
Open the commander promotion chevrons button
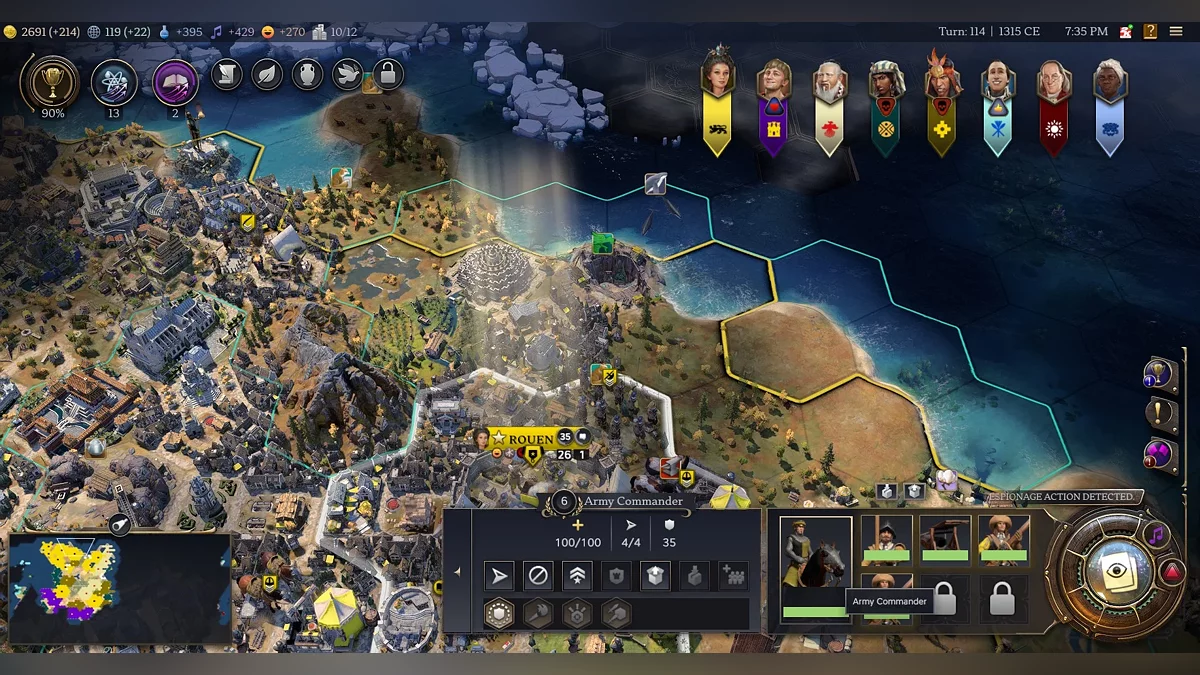(x=577, y=576)
